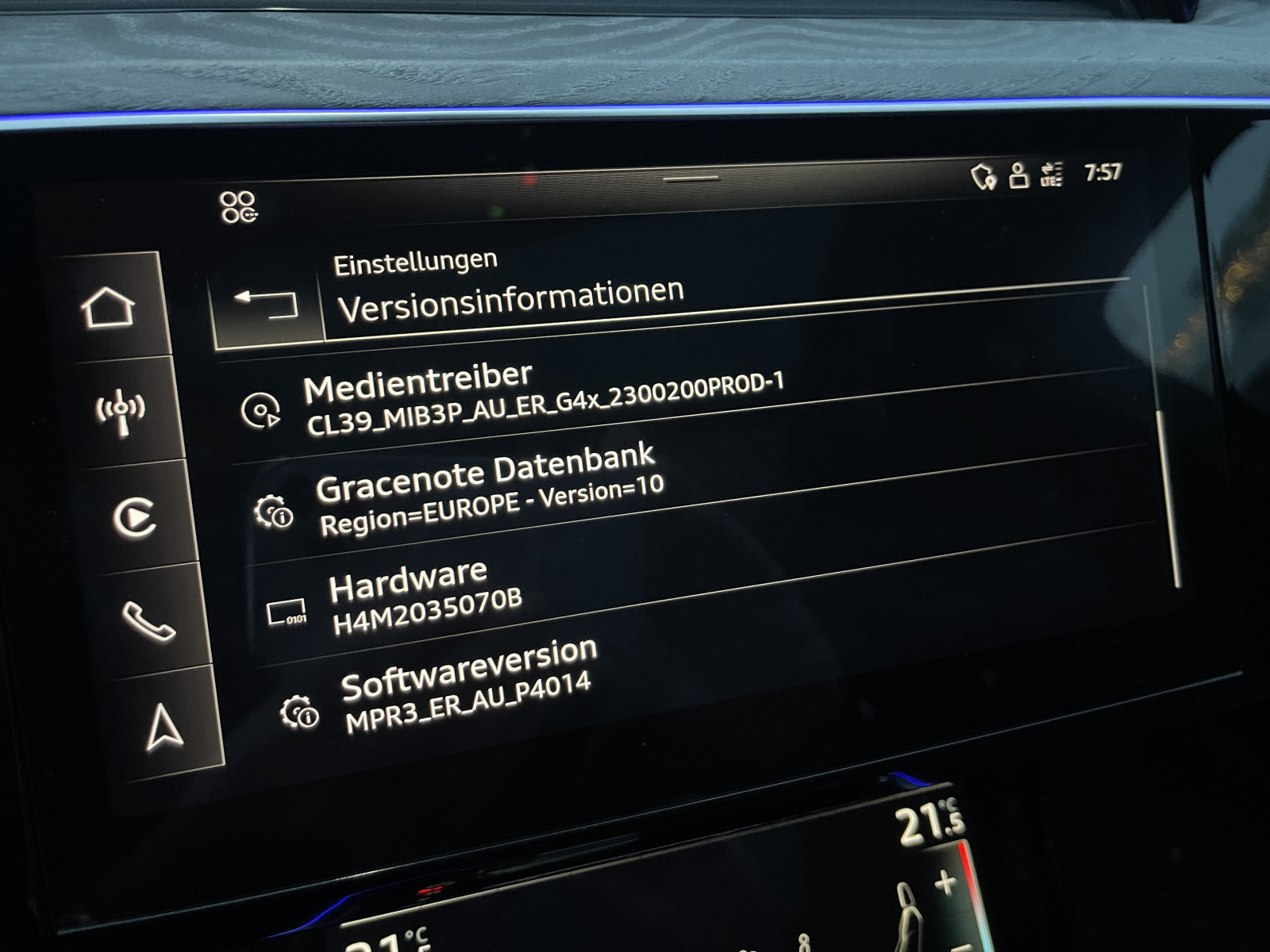Viewport: 1270px width, 952px height.
Task: Open the phone menu
Action: point(148,620)
